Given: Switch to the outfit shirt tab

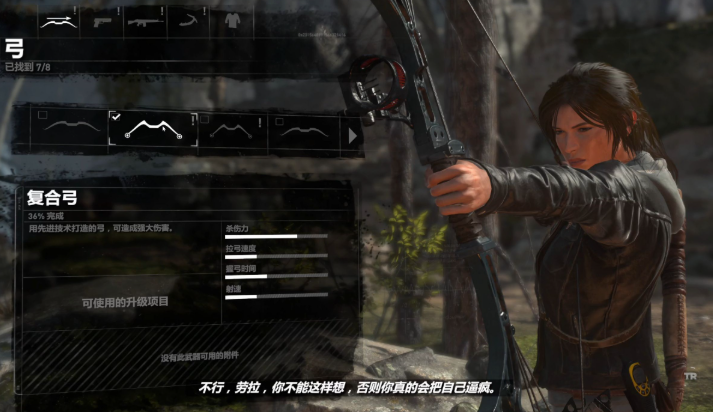Looking at the screenshot, I should click(x=232, y=19).
